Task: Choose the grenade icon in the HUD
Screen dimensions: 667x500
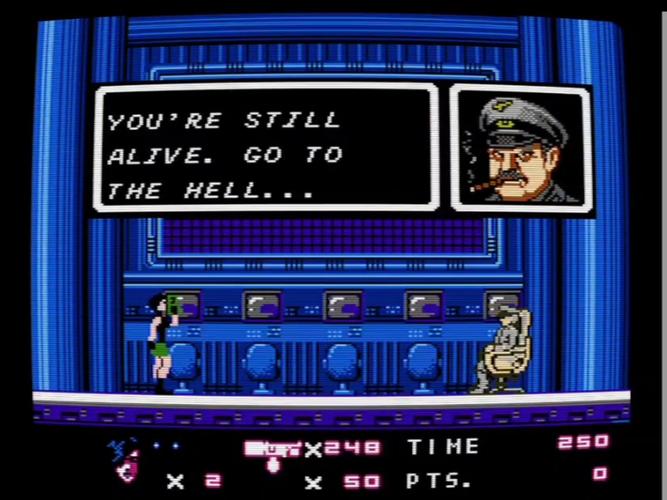Action: tap(273, 466)
